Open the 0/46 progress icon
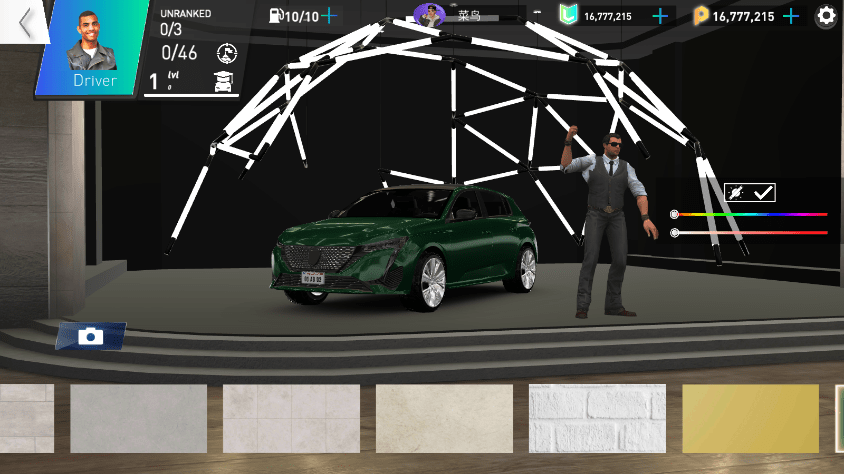 click(226, 52)
